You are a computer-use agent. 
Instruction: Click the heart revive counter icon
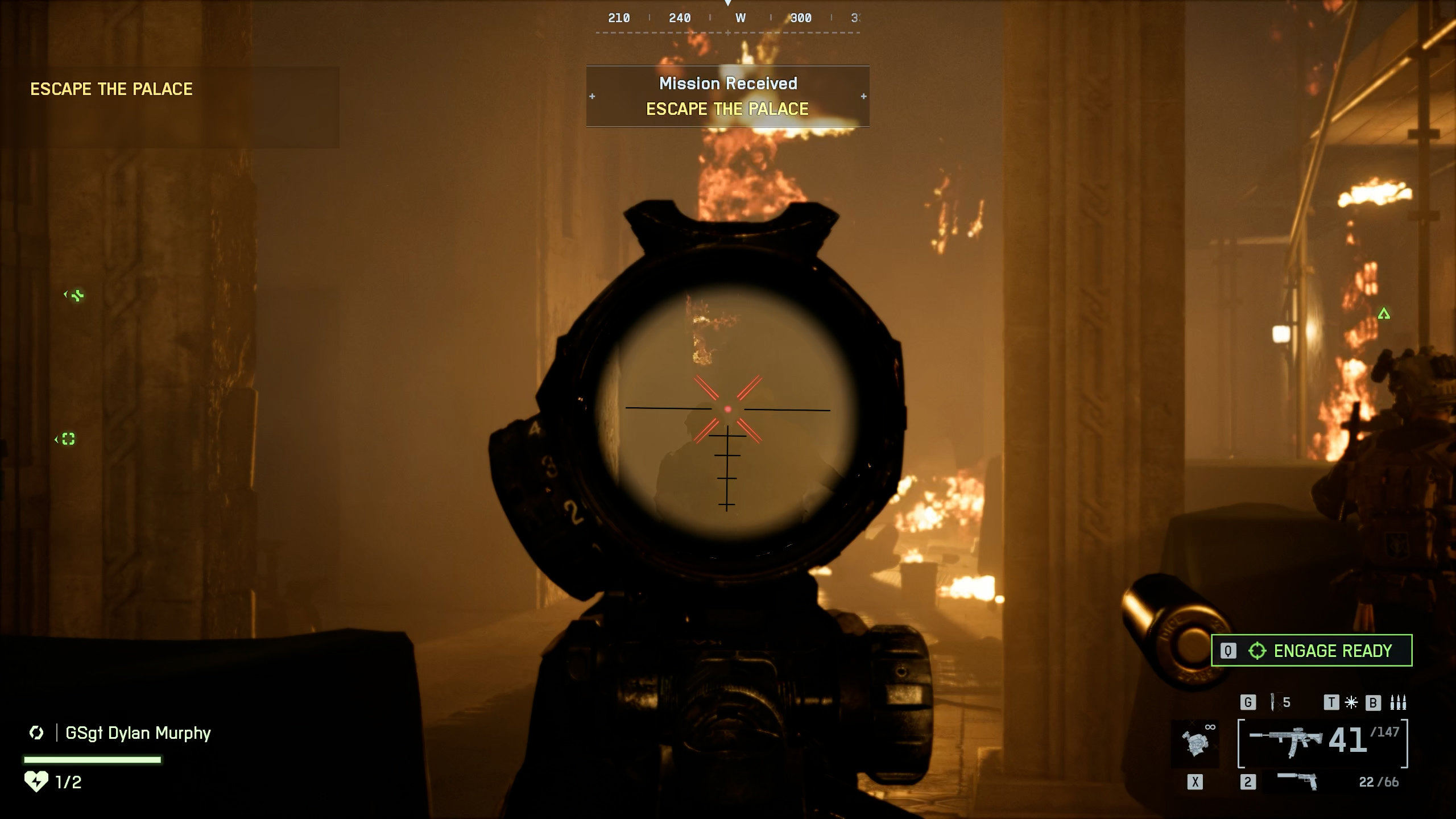36,781
